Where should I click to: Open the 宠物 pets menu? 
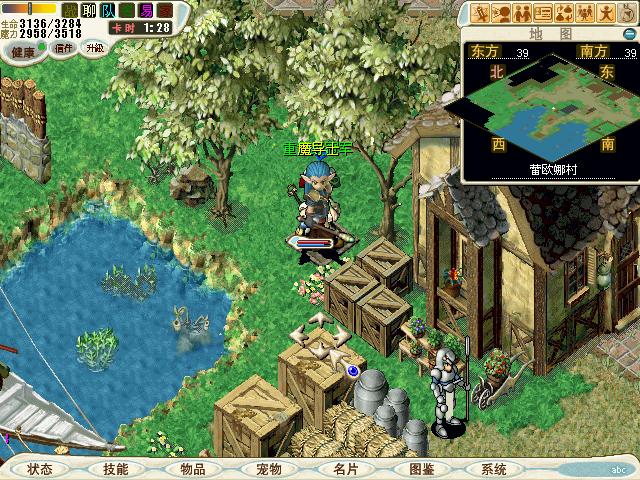(268, 468)
